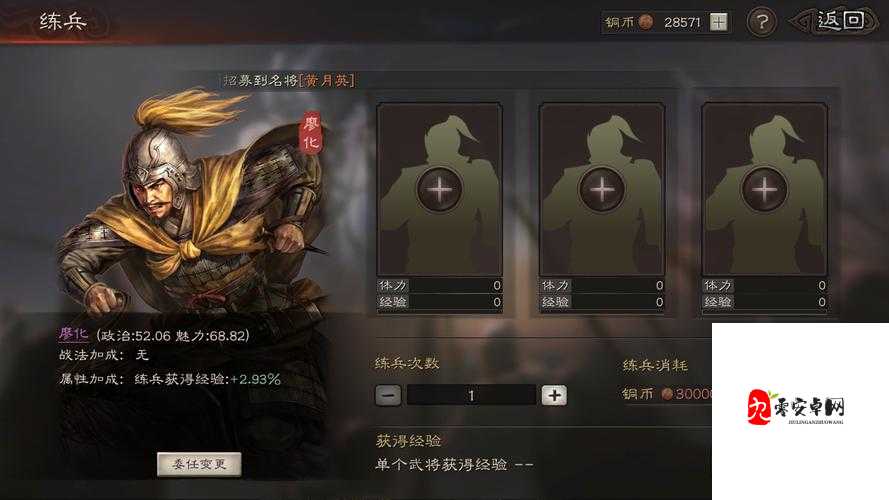889x500 pixels.
Task: Increase the training count with plus
Action: pos(554,394)
